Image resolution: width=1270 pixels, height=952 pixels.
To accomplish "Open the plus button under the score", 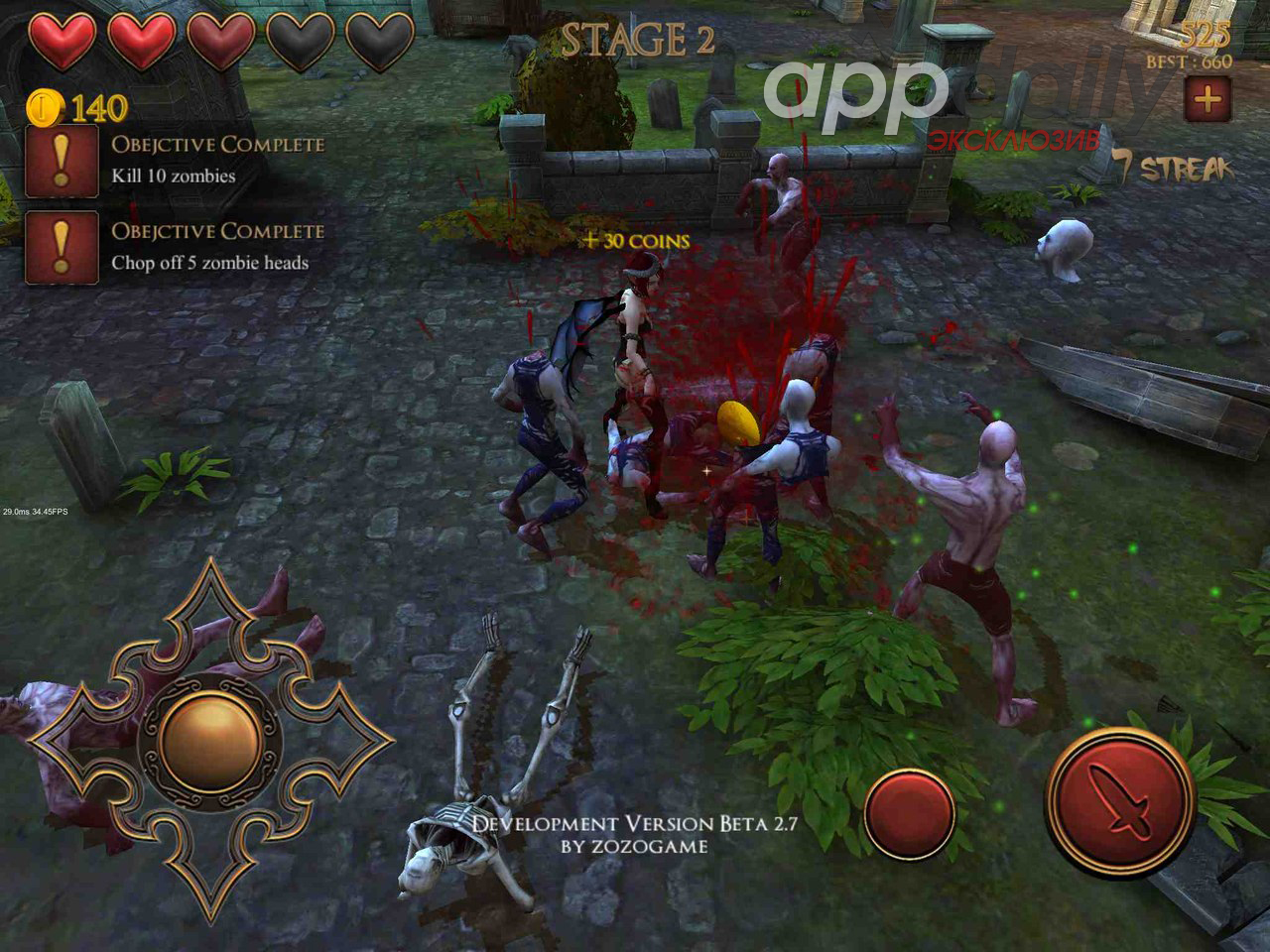I will [x=1207, y=99].
